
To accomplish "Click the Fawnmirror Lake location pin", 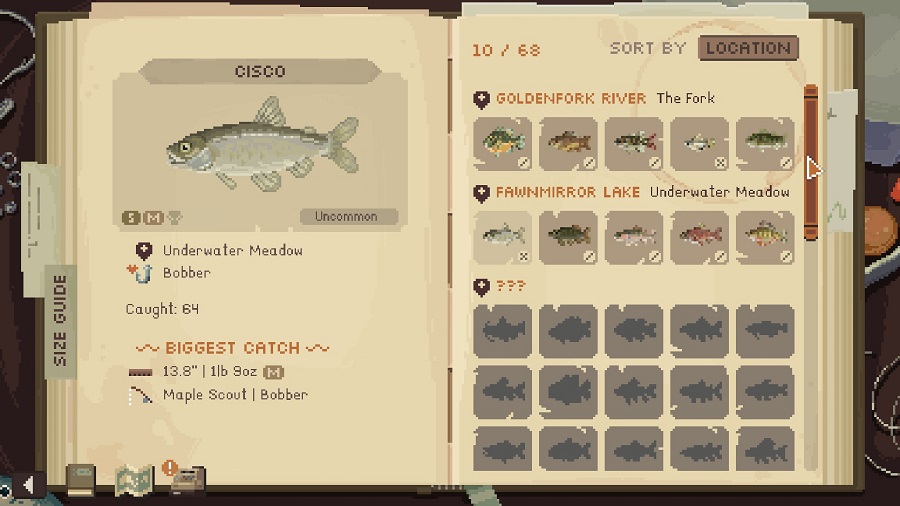I will click(x=482, y=192).
